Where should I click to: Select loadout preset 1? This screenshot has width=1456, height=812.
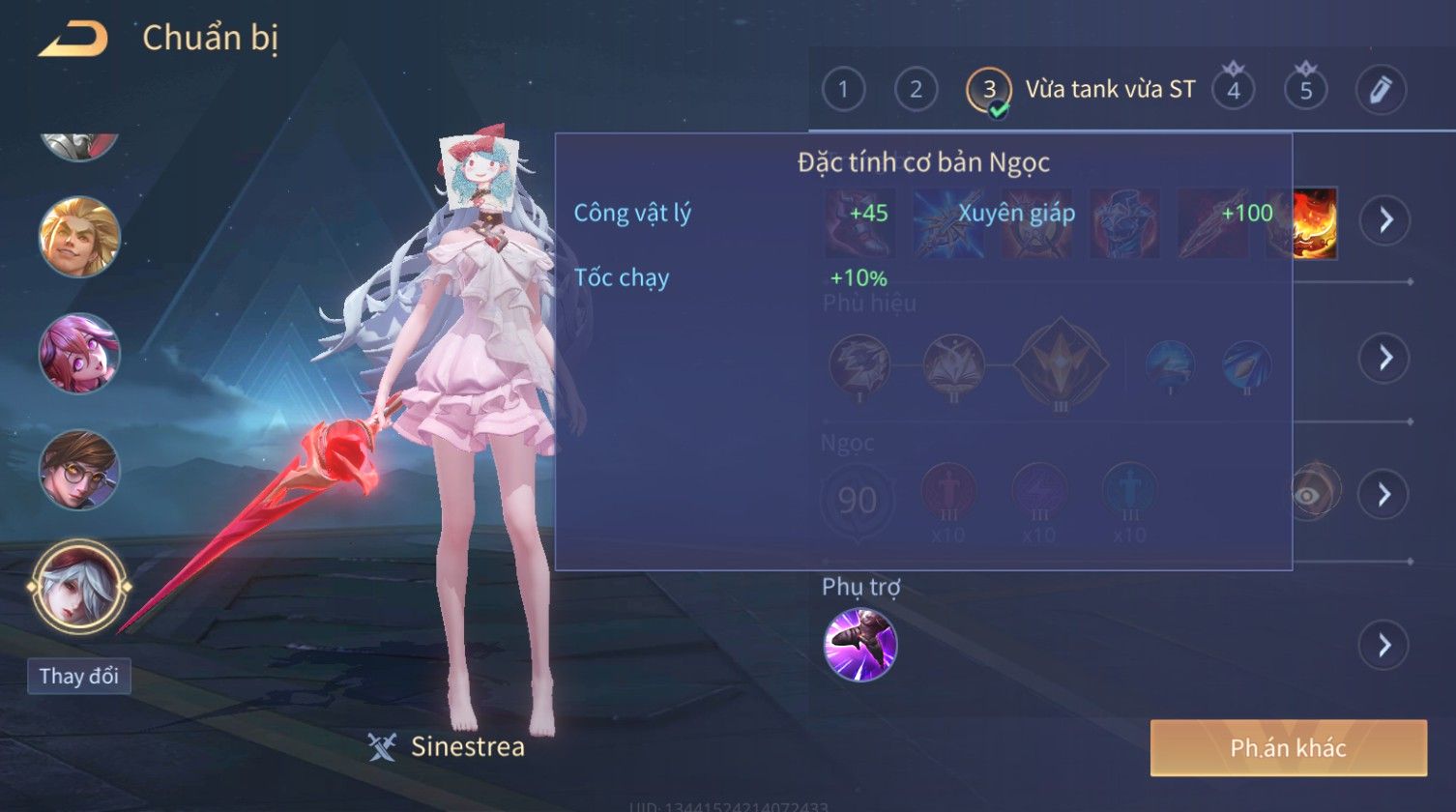(843, 90)
